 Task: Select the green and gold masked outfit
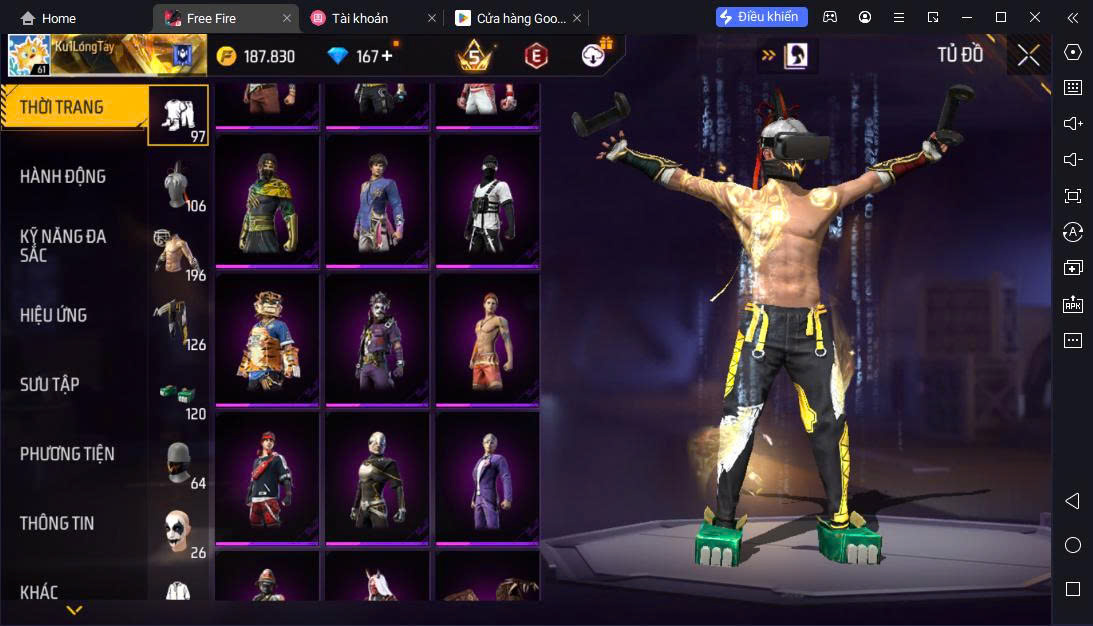[x=267, y=201]
